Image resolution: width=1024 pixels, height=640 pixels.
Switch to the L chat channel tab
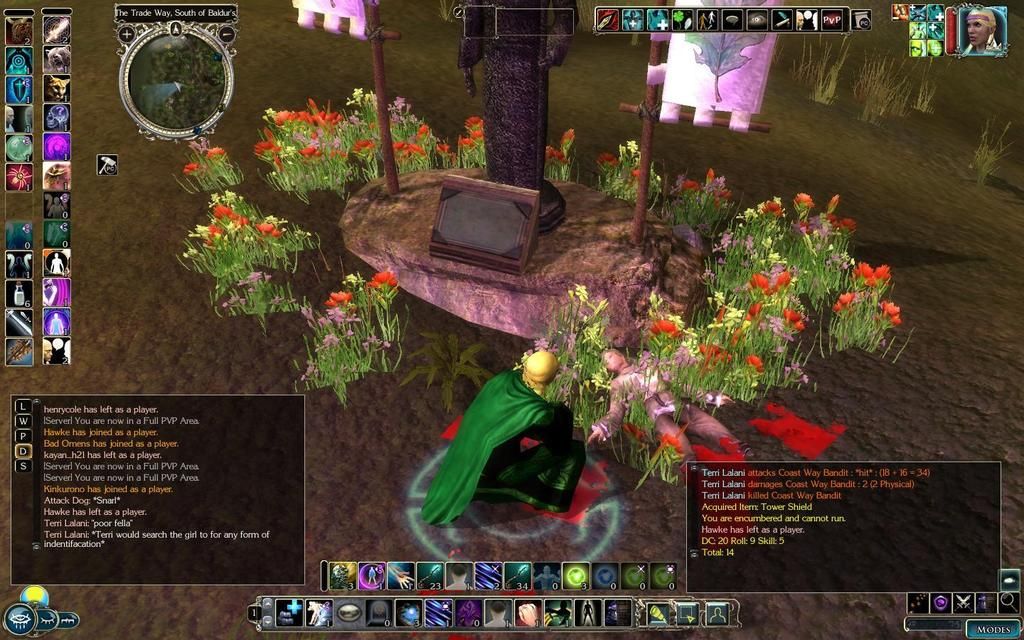click(x=24, y=407)
